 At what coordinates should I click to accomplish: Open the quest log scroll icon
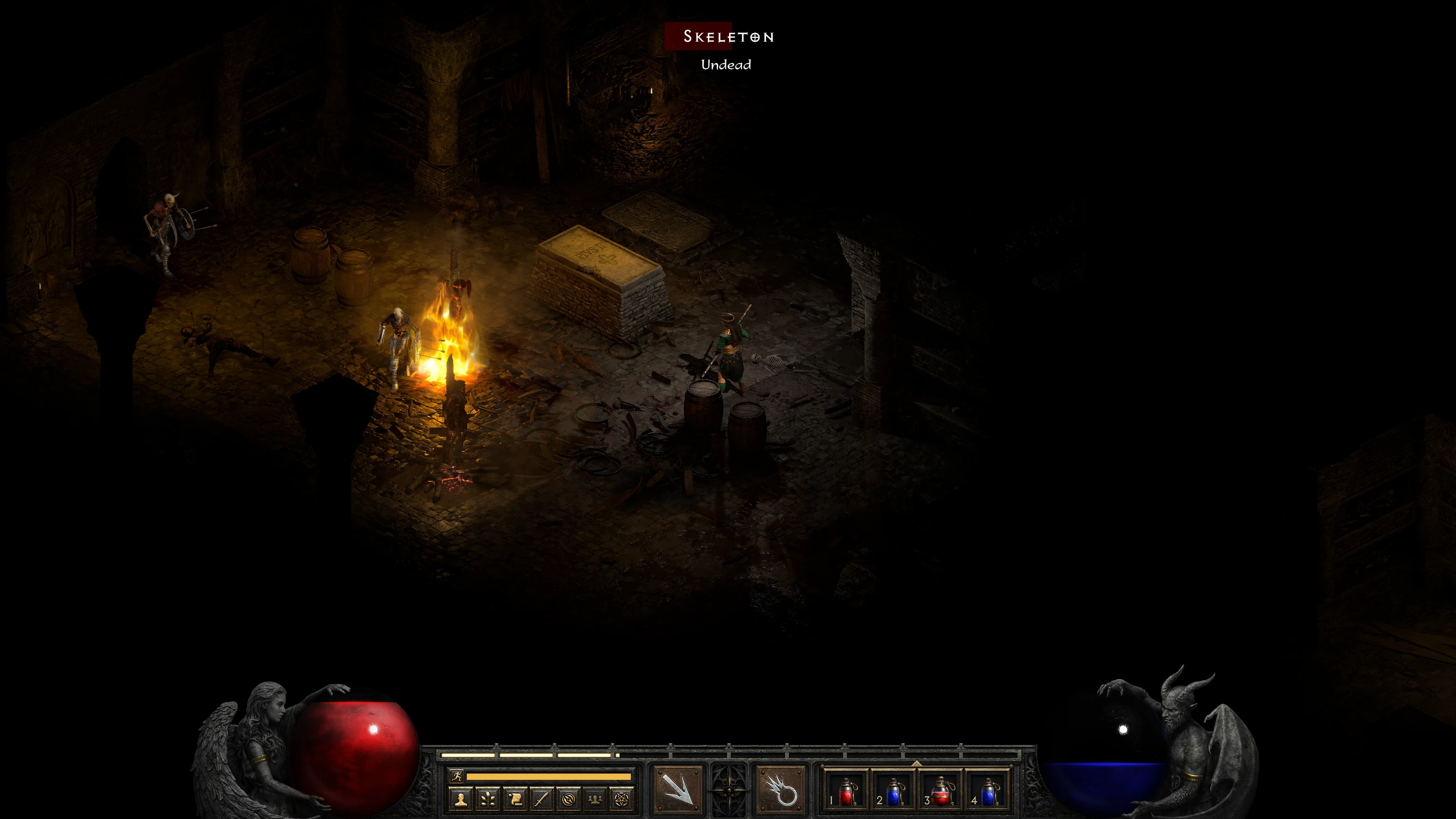click(515, 799)
